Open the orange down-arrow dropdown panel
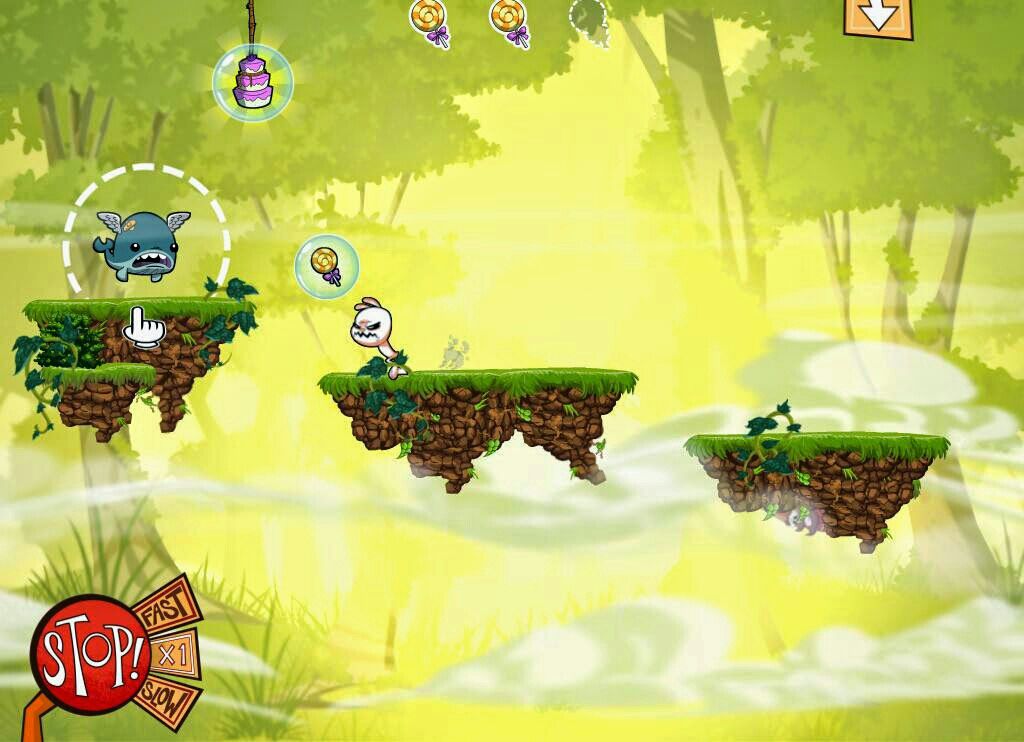This screenshot has height=742, width=1024. (878, 17)
